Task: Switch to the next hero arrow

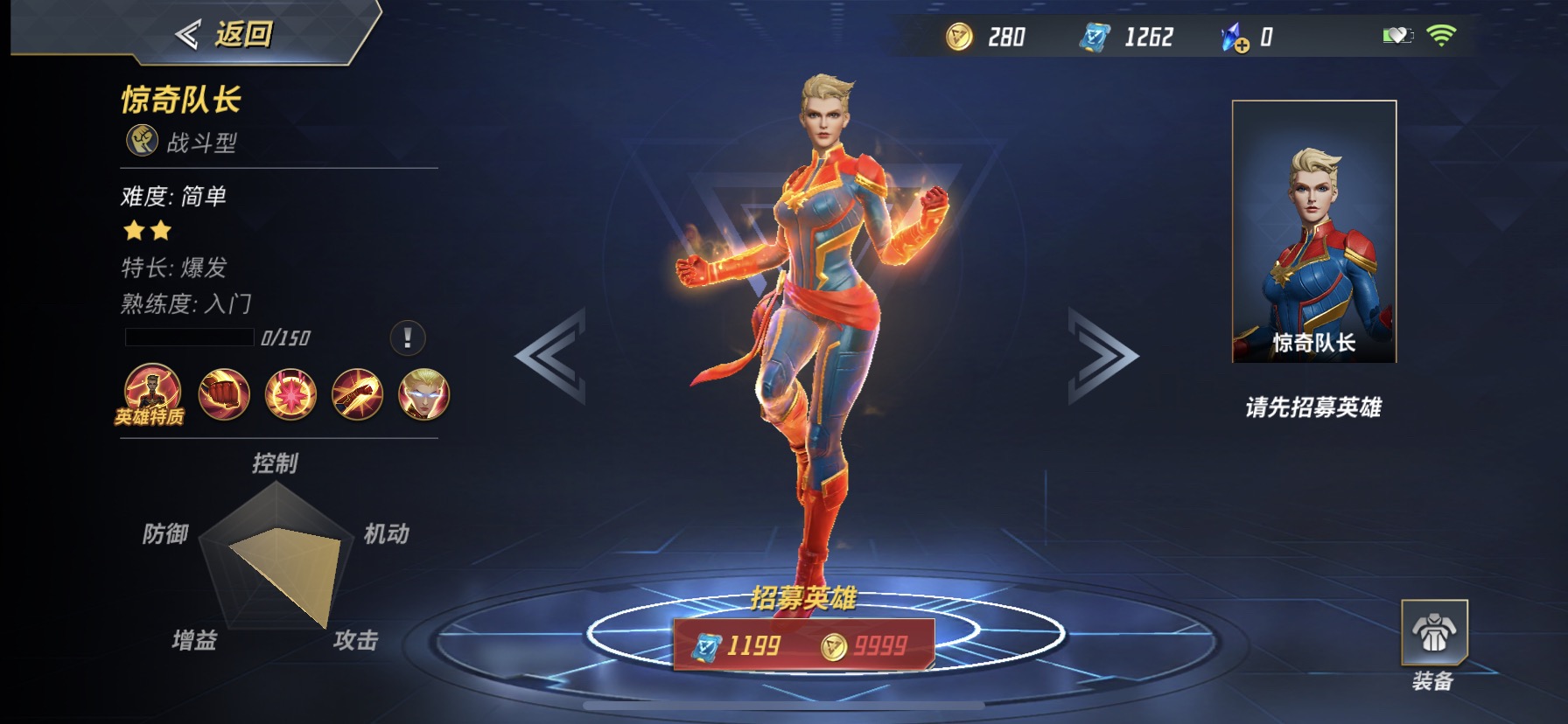Action: [x=1102, y=356]
